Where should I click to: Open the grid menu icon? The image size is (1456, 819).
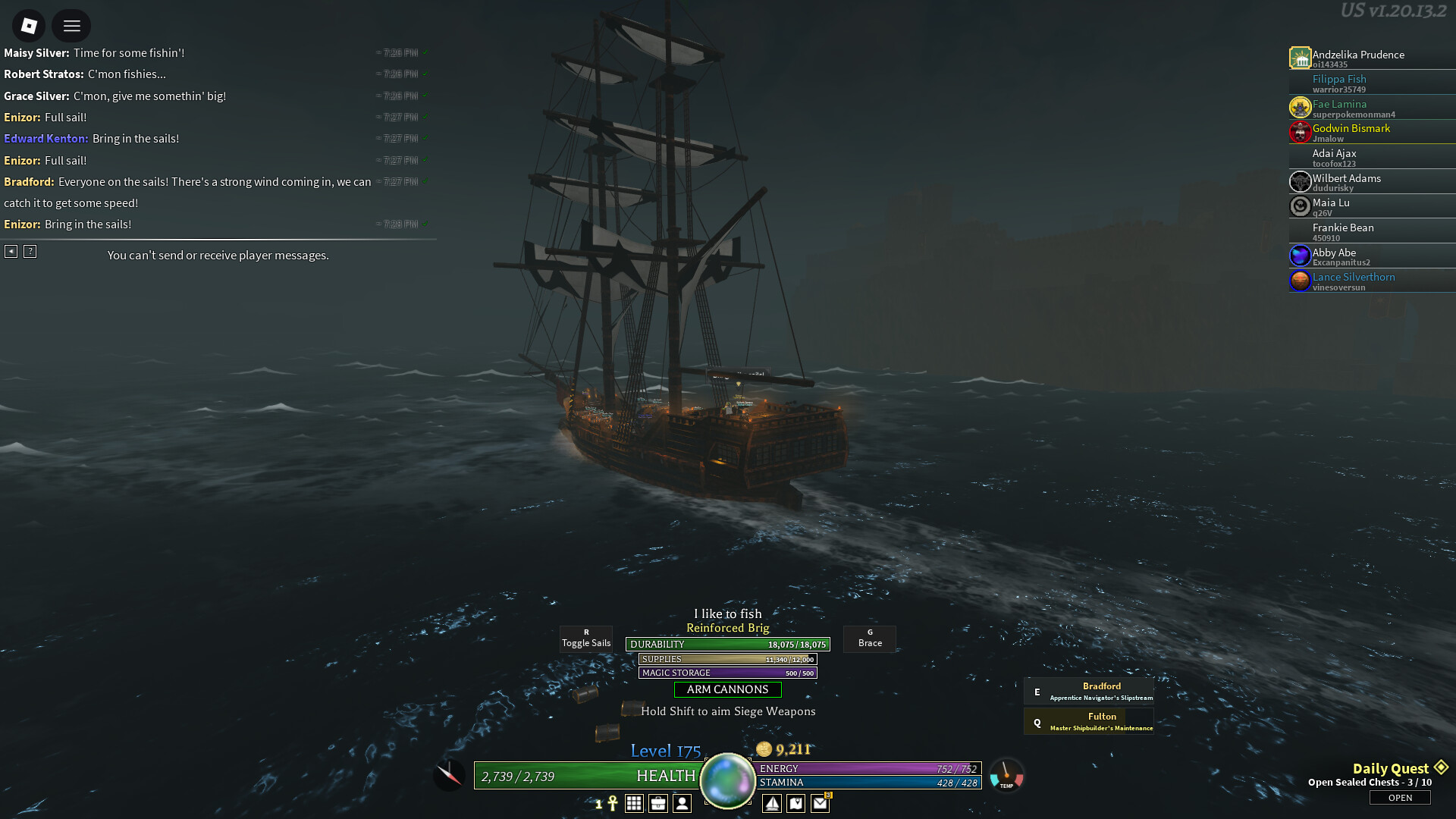coord(634,804)
